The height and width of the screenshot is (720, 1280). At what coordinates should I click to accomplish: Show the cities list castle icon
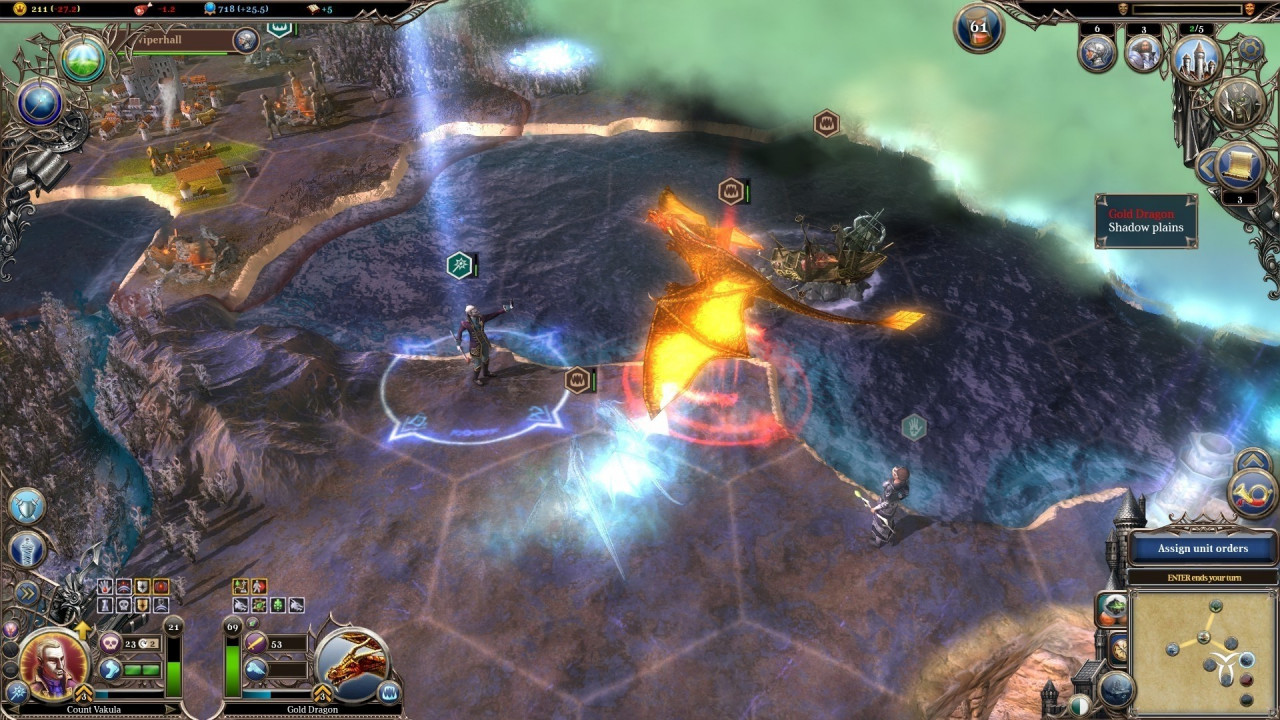[1196, 58]
